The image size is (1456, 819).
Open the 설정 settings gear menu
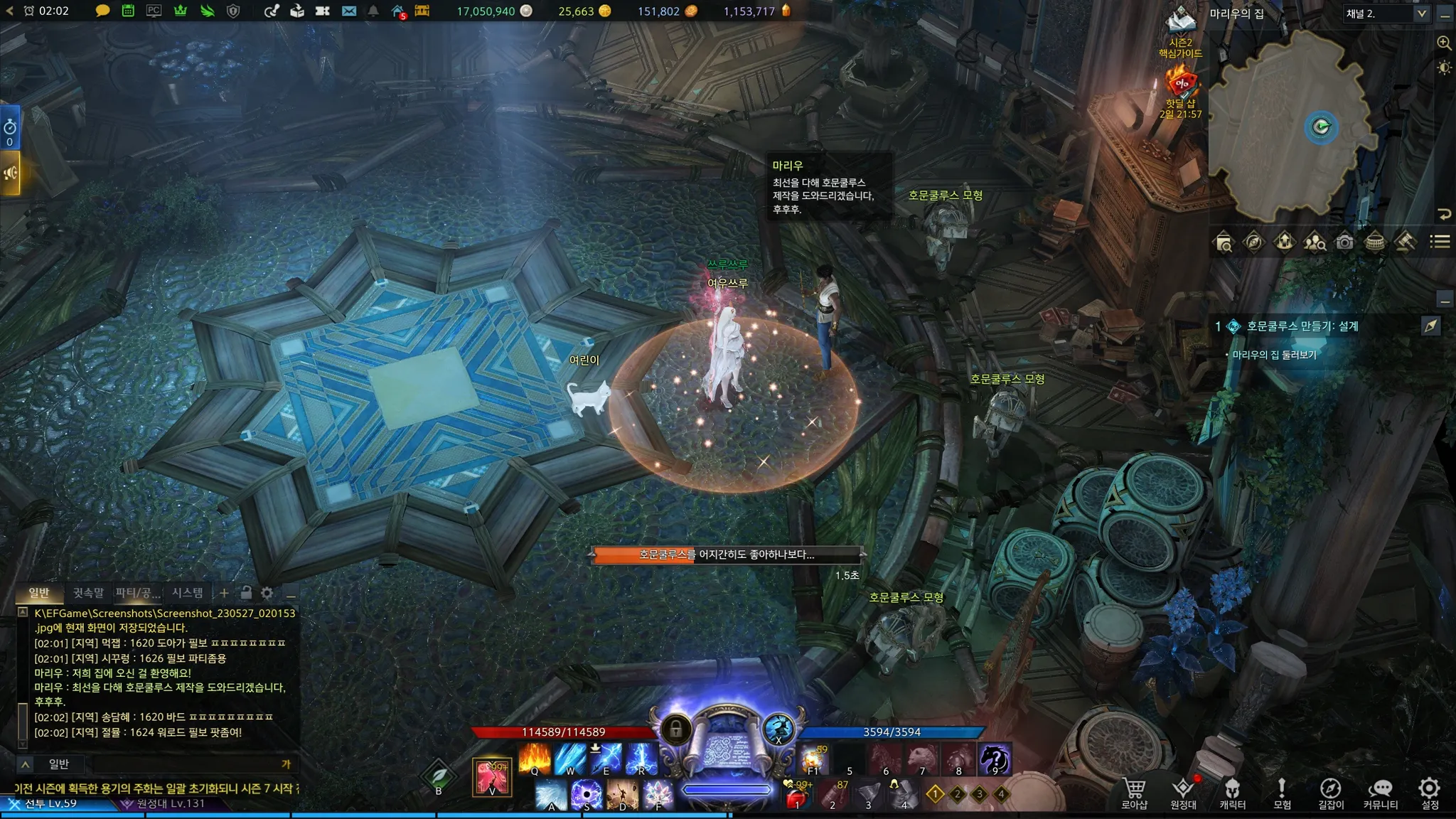1429,793
